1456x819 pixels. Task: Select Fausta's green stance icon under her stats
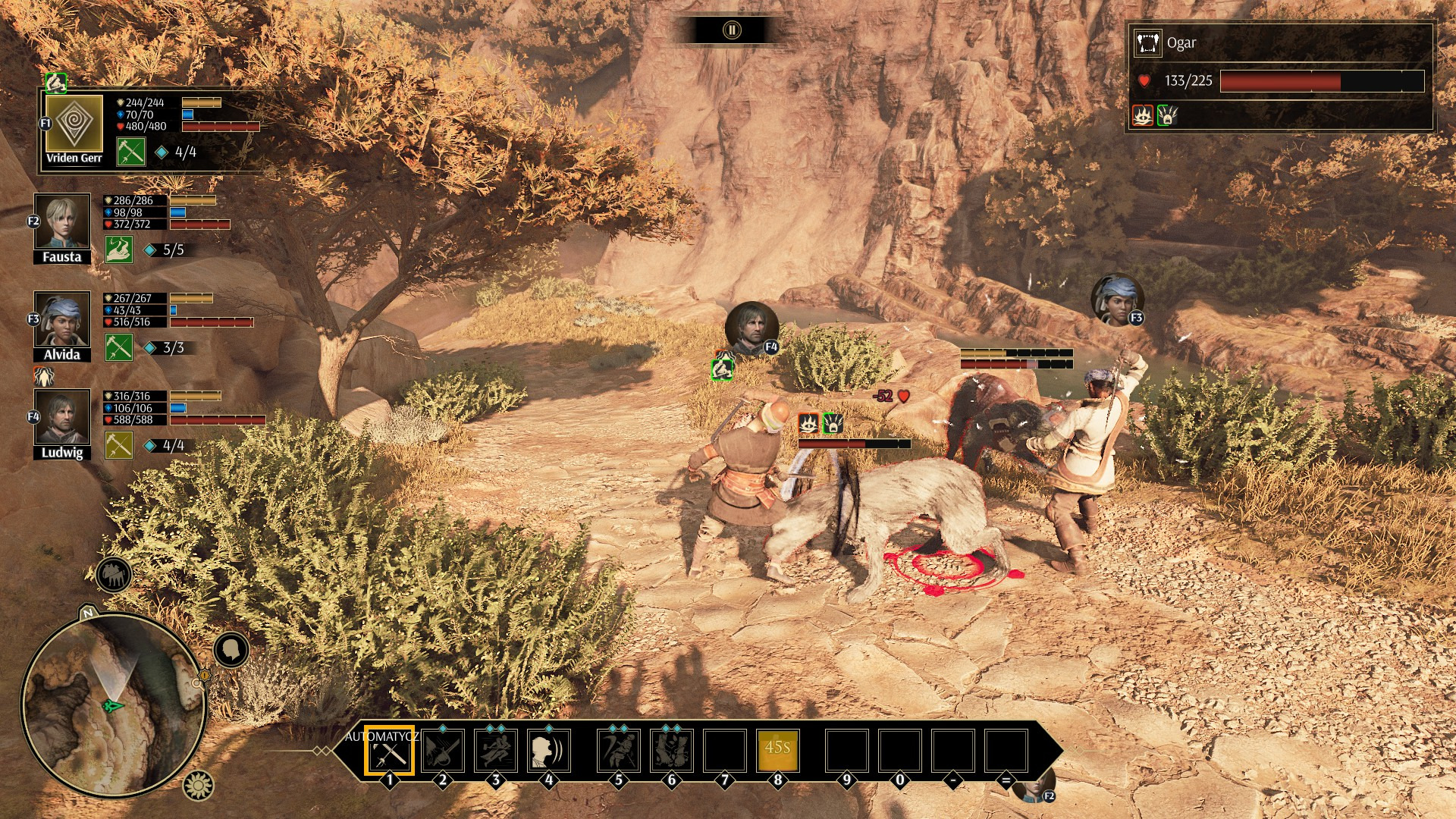coord(119,249)
